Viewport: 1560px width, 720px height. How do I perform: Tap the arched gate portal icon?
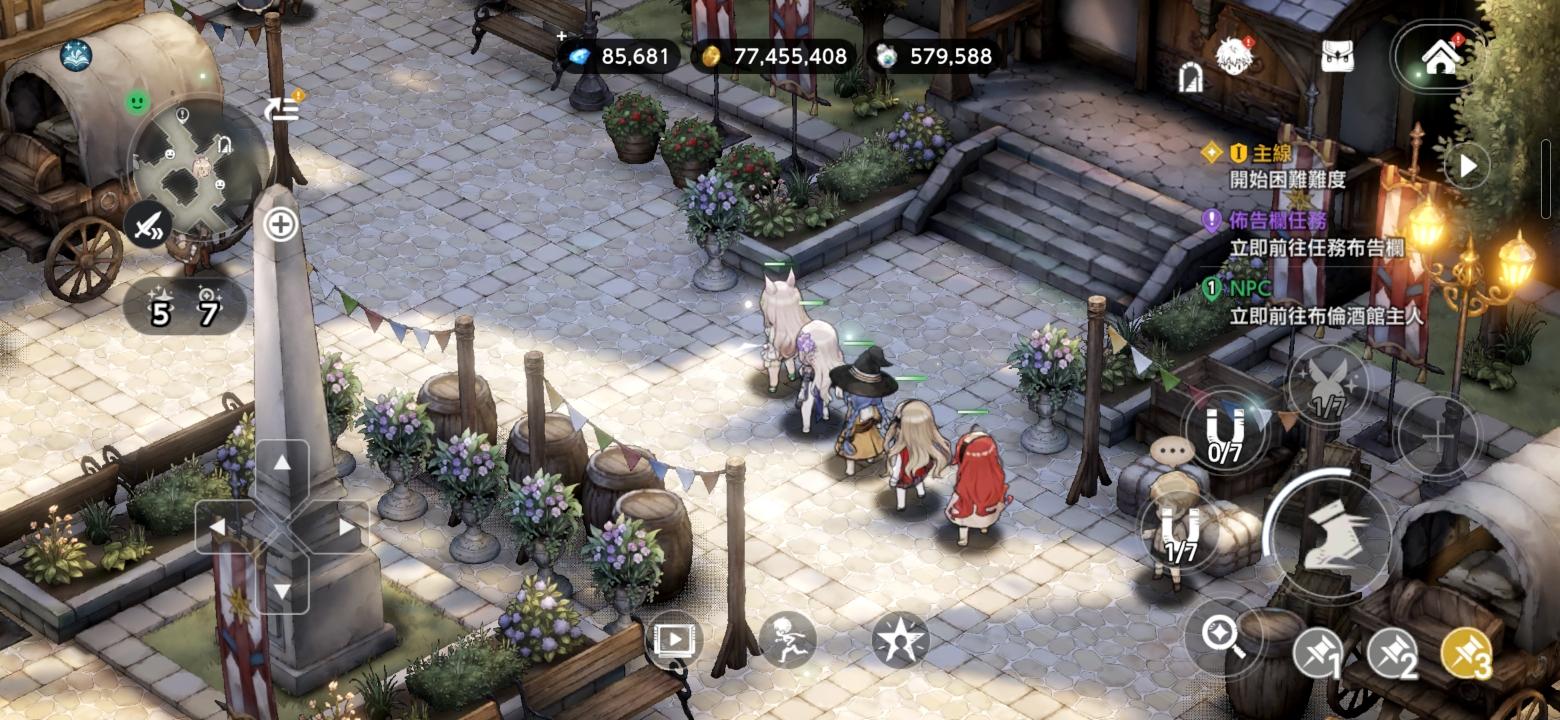[x=1190, y=78]
